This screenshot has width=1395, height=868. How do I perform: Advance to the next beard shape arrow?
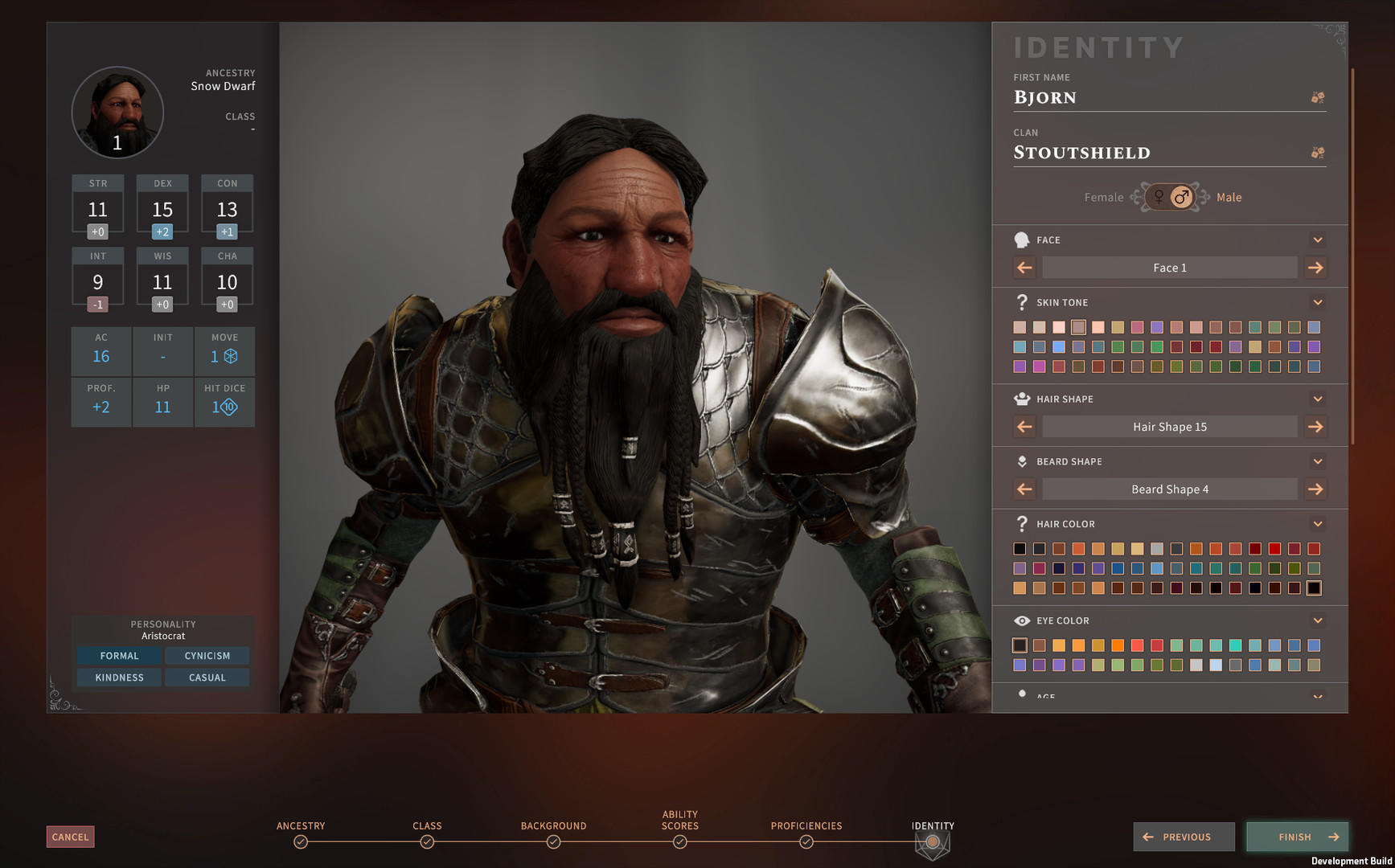pos(1316,489)
